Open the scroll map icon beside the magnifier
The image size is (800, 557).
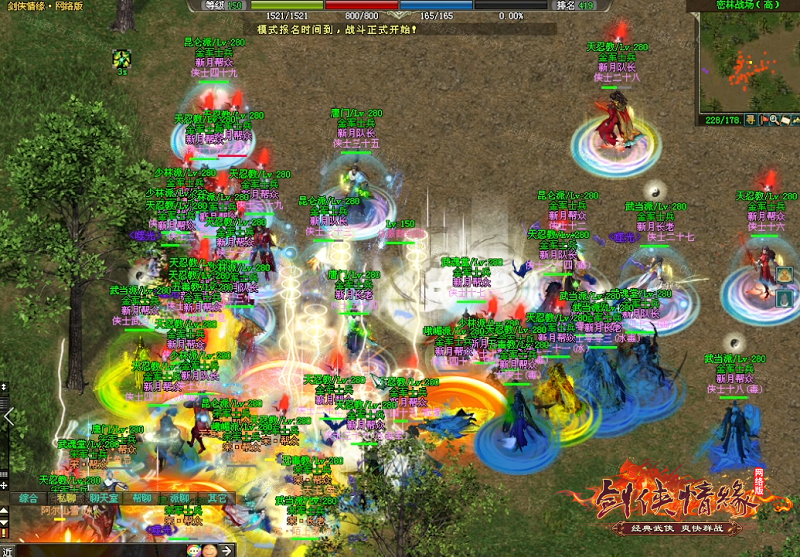pos(787,121)
